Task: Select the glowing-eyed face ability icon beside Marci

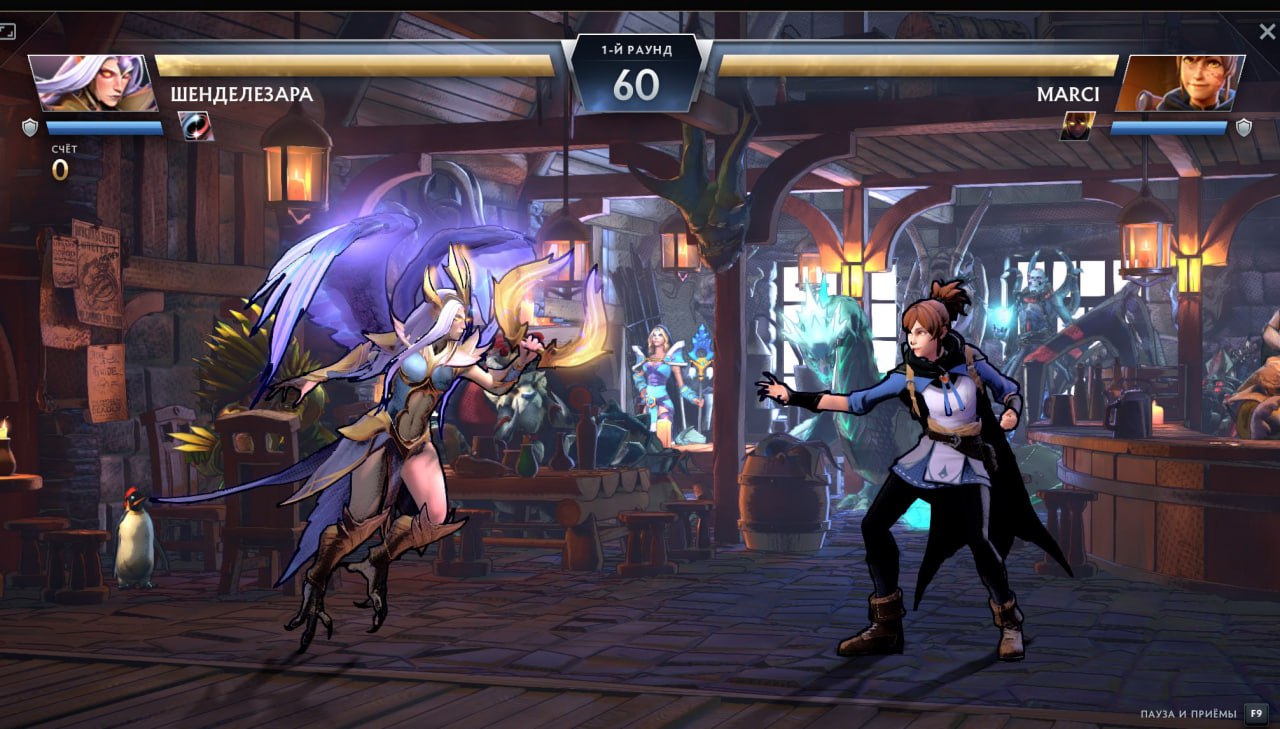Action: coord(1077,126)
